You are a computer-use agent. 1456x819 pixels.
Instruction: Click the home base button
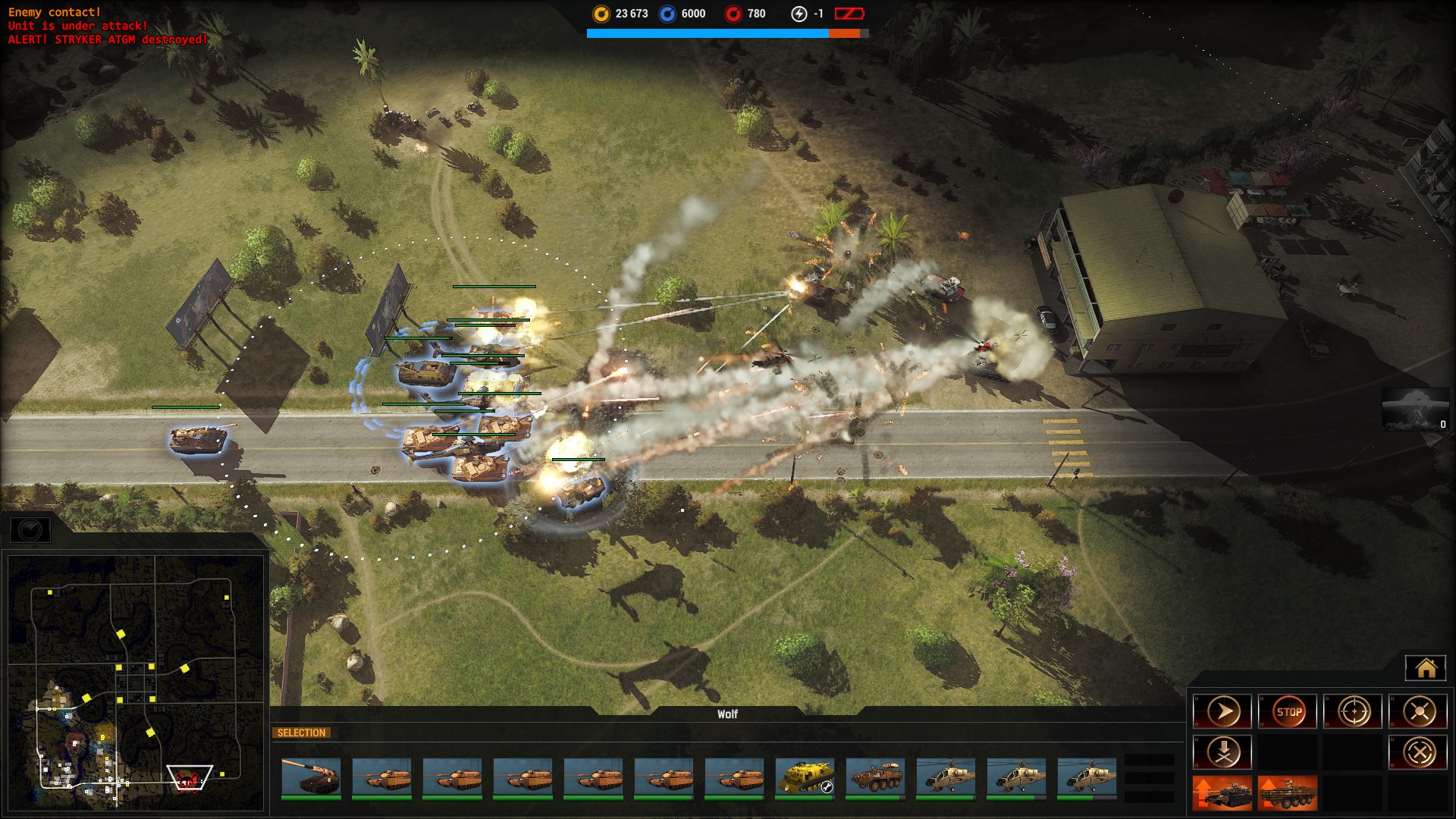point(1425,668)
